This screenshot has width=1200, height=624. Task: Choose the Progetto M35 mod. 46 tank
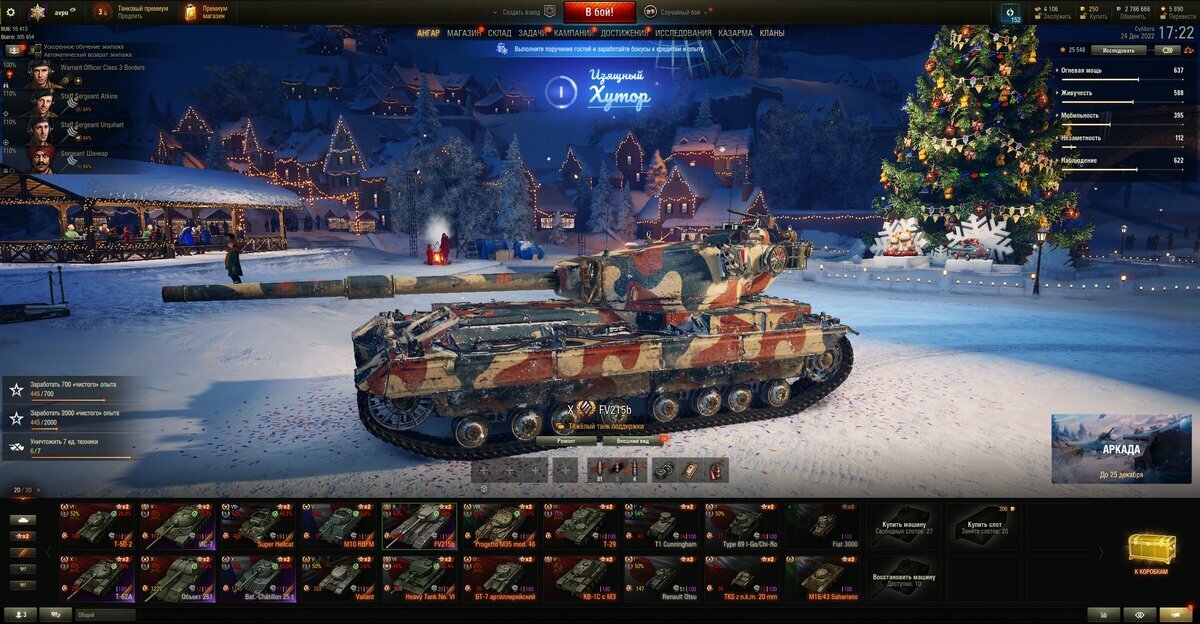tap(500, 526)
